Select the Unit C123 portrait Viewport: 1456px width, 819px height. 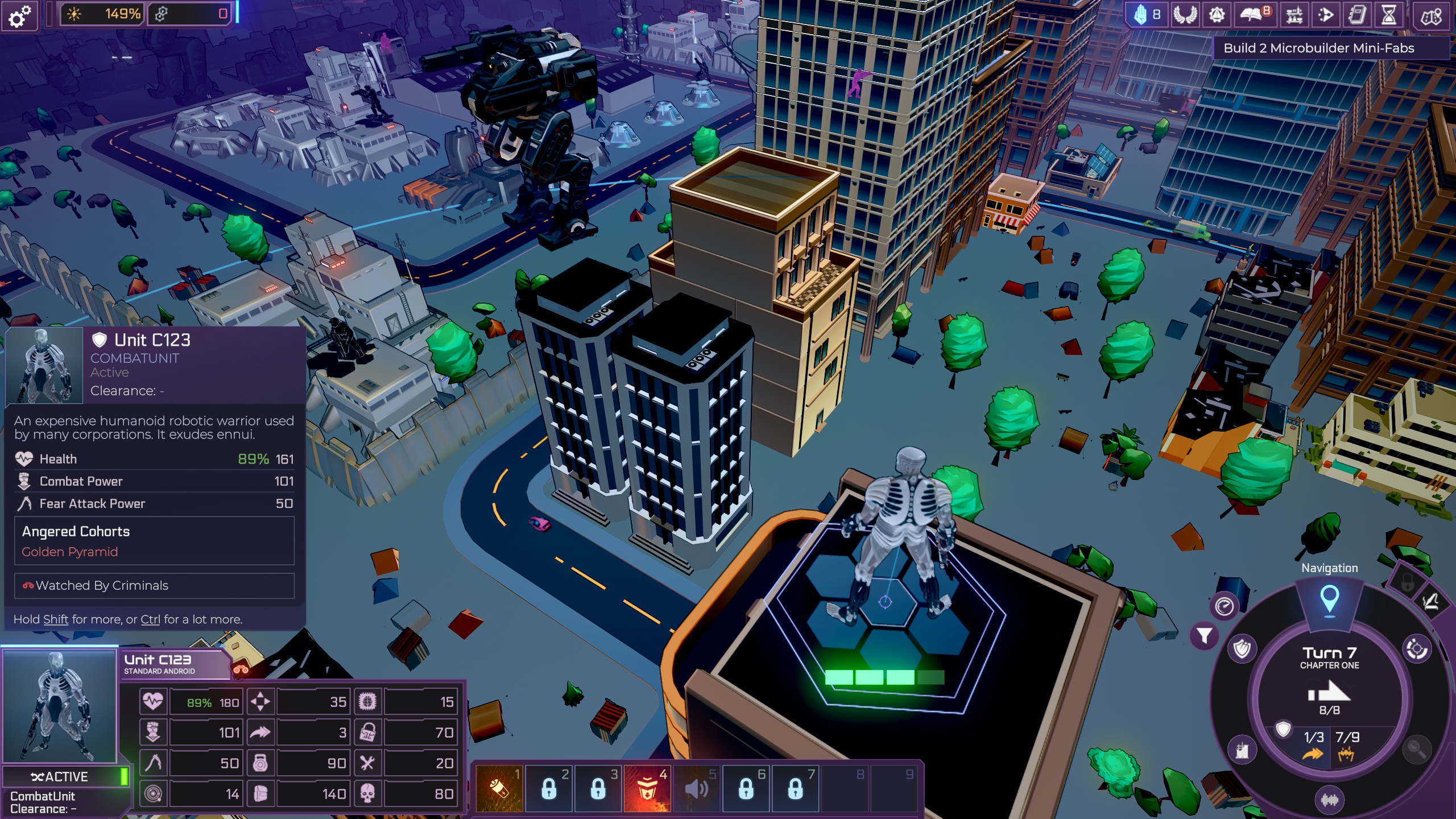60,705
